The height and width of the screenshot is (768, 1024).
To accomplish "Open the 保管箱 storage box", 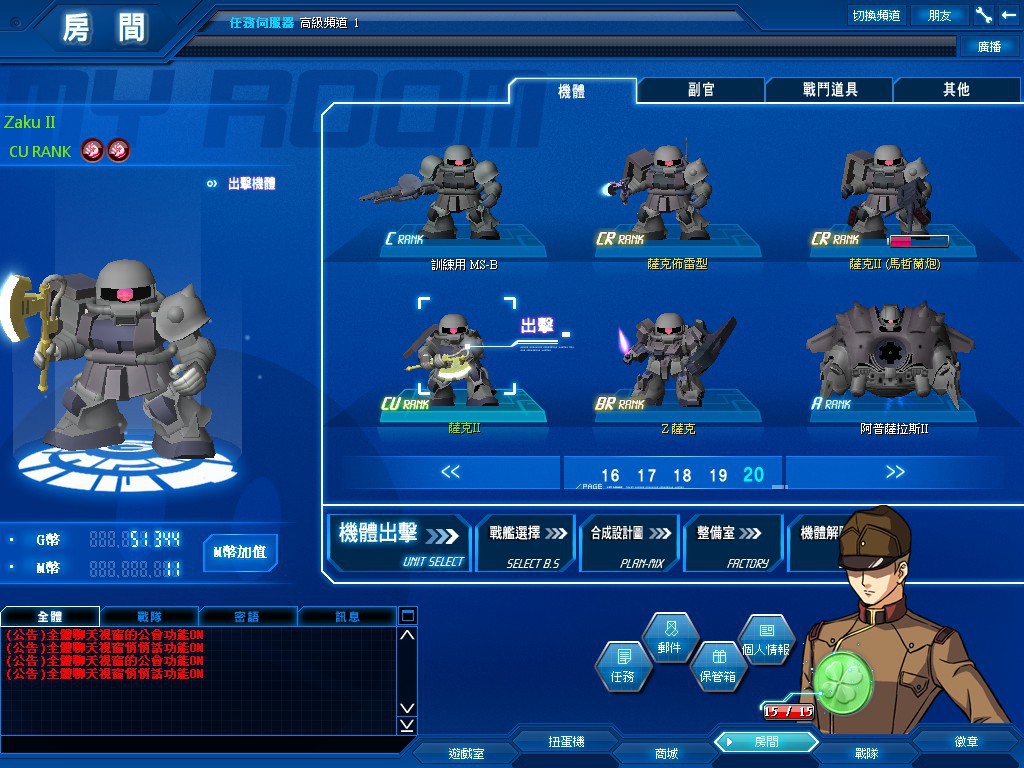I will 717,667.
